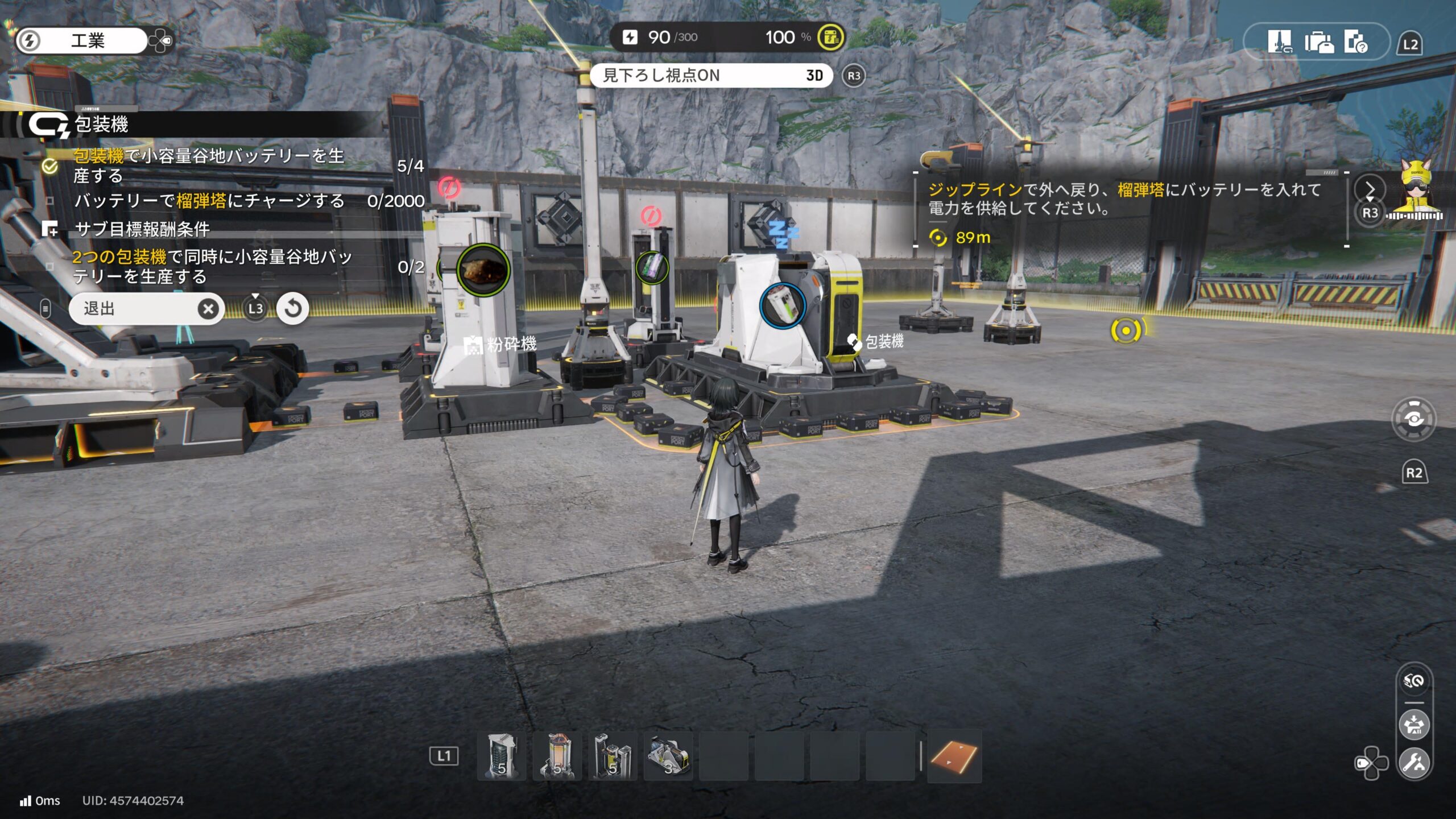
Task: Advance the zipline tutorial hint arrow
Action: pyautogui.click(x=1370, y=189)
